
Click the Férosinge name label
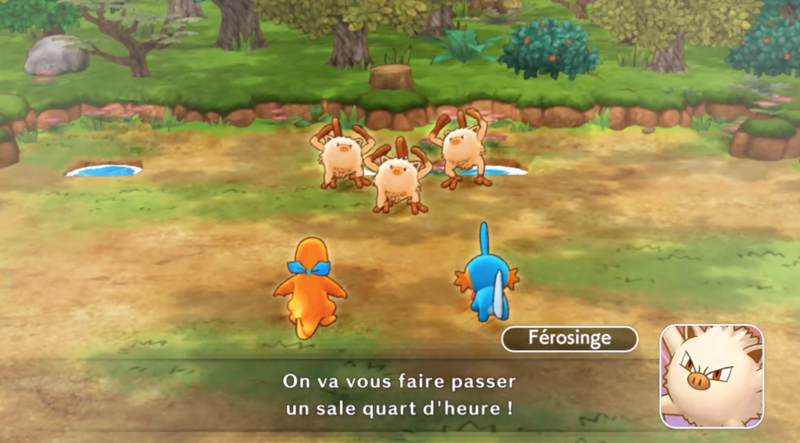[x=569, y=339]
